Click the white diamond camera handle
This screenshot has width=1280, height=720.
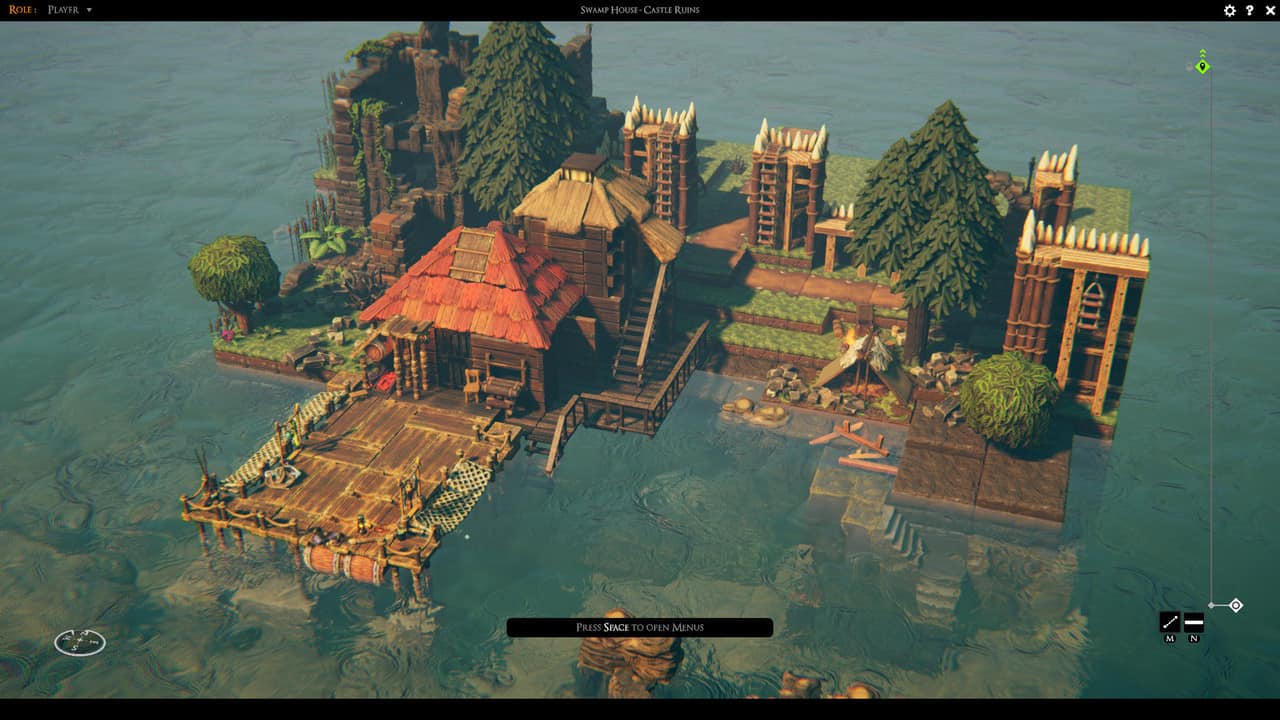[x=1235, y=603]
